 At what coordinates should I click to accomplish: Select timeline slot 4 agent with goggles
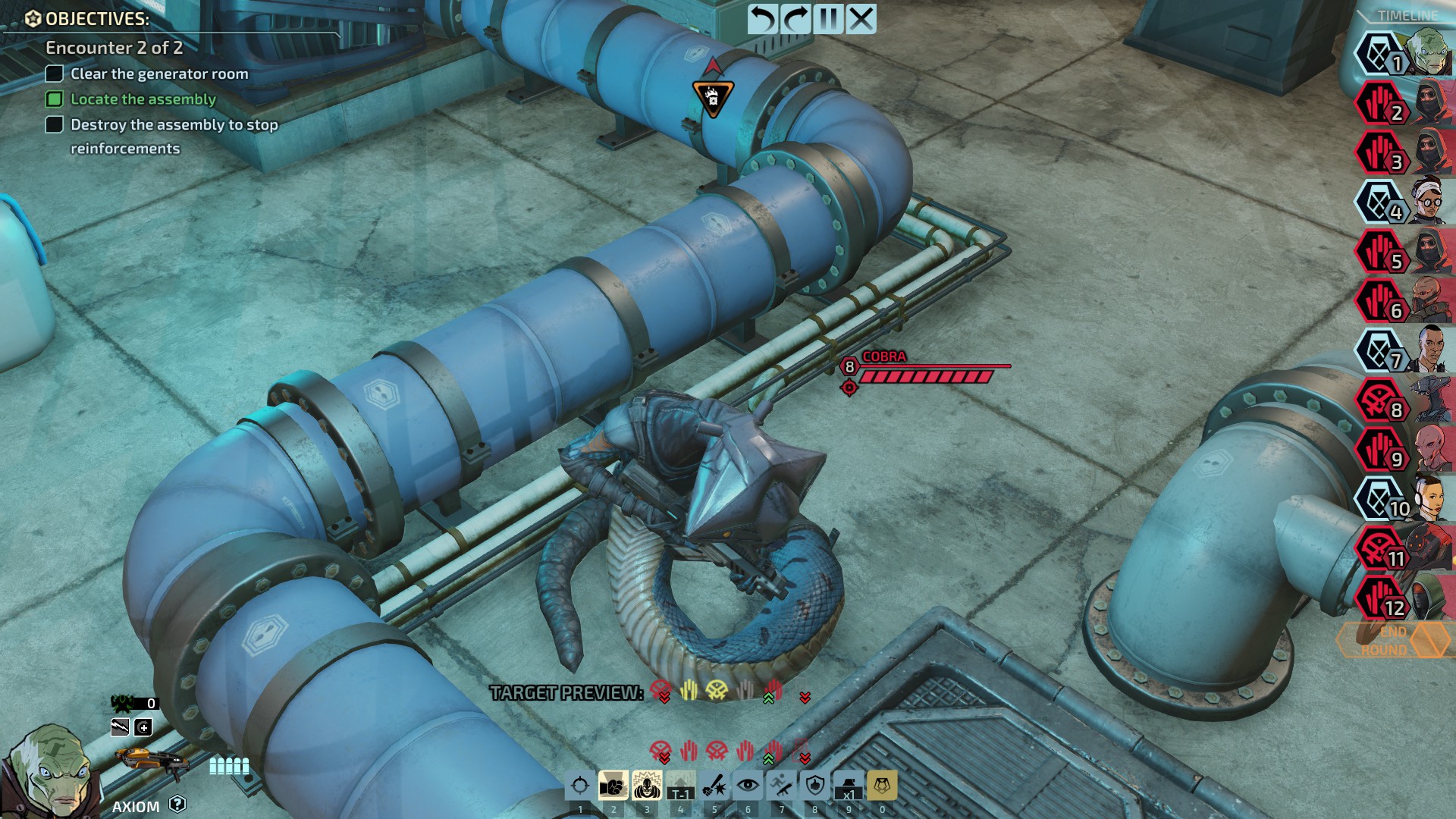pos(1403,202)
